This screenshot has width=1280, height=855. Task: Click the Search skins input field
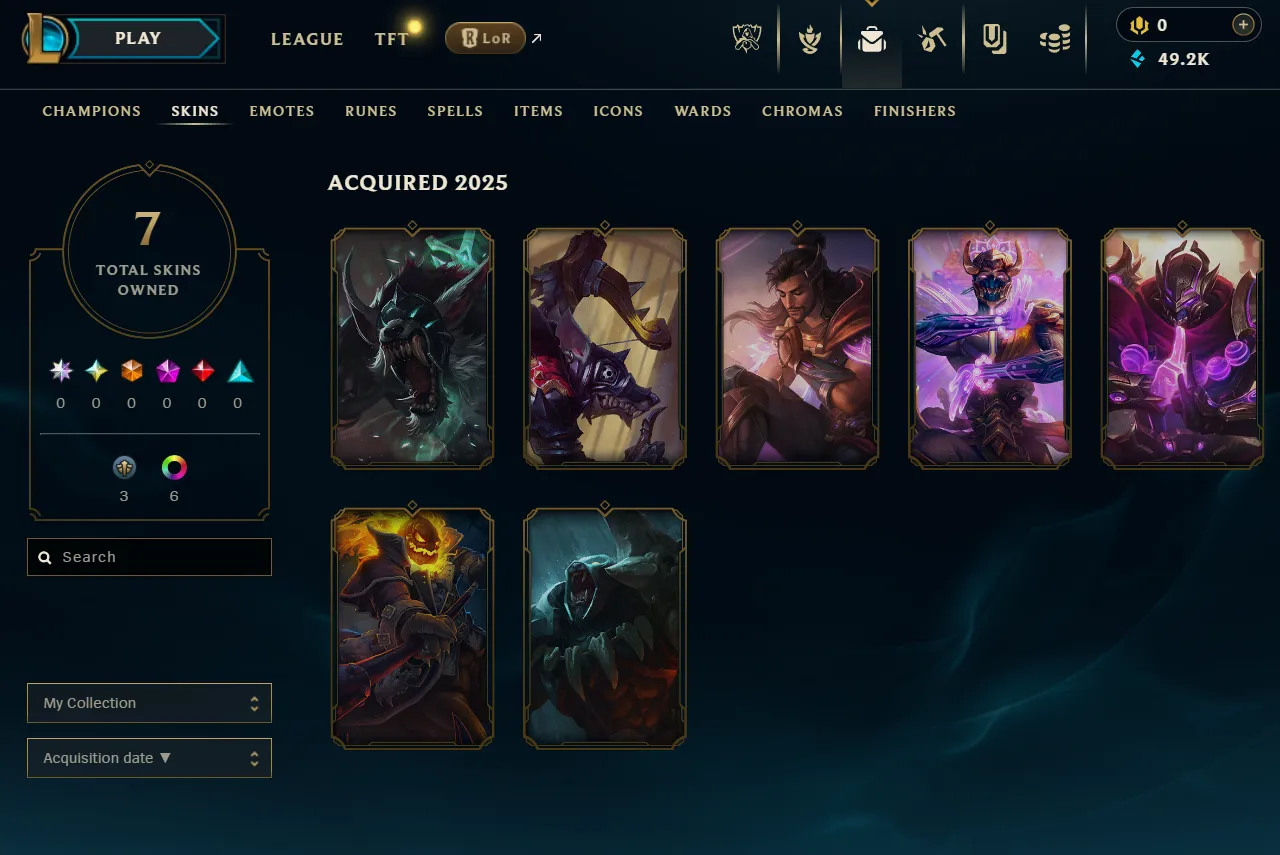point(149,557)
